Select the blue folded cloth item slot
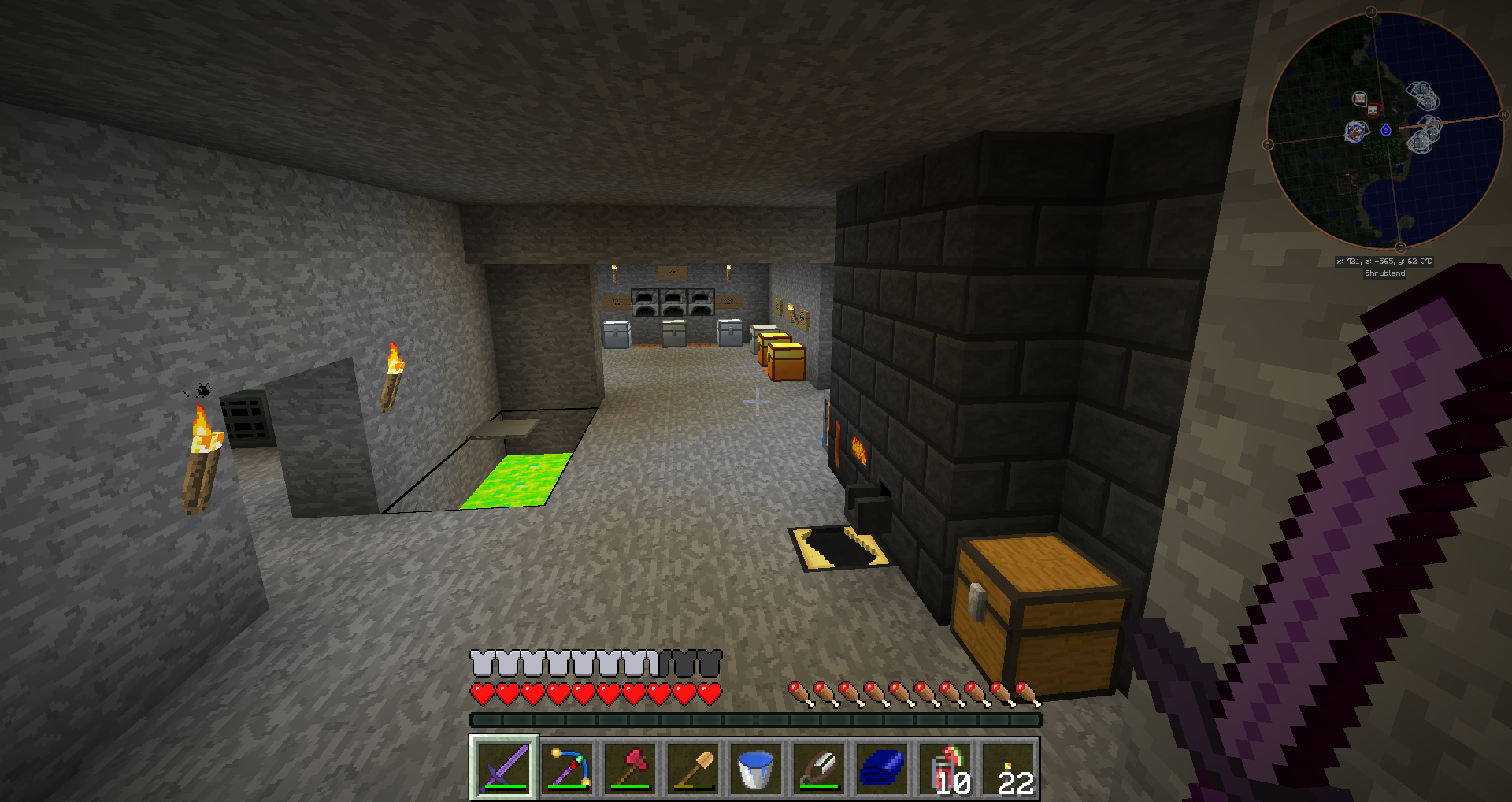 [x=882, y=767]
